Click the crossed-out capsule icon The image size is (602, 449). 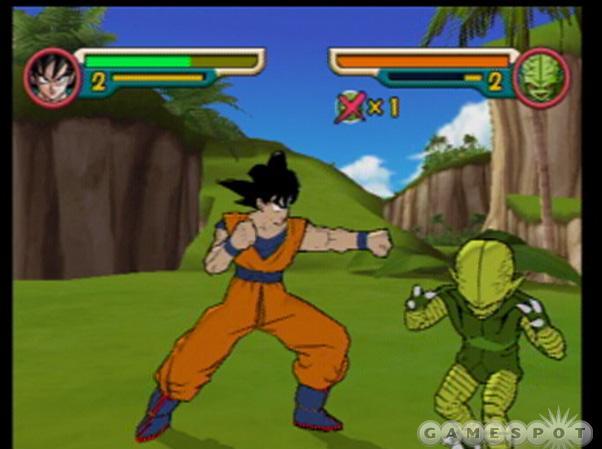(350, 106)
